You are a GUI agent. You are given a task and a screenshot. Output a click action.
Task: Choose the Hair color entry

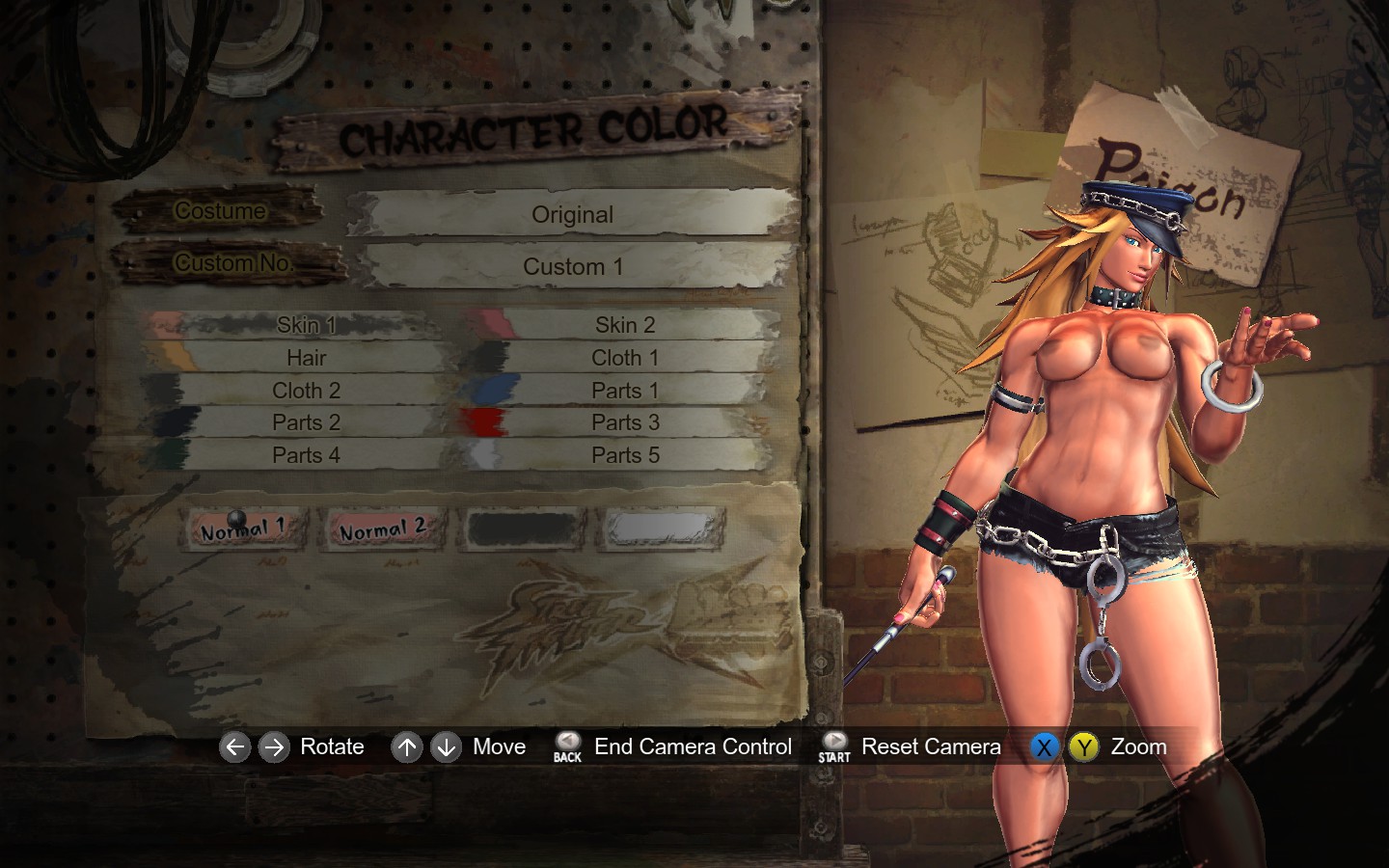(x=306, y=358)
